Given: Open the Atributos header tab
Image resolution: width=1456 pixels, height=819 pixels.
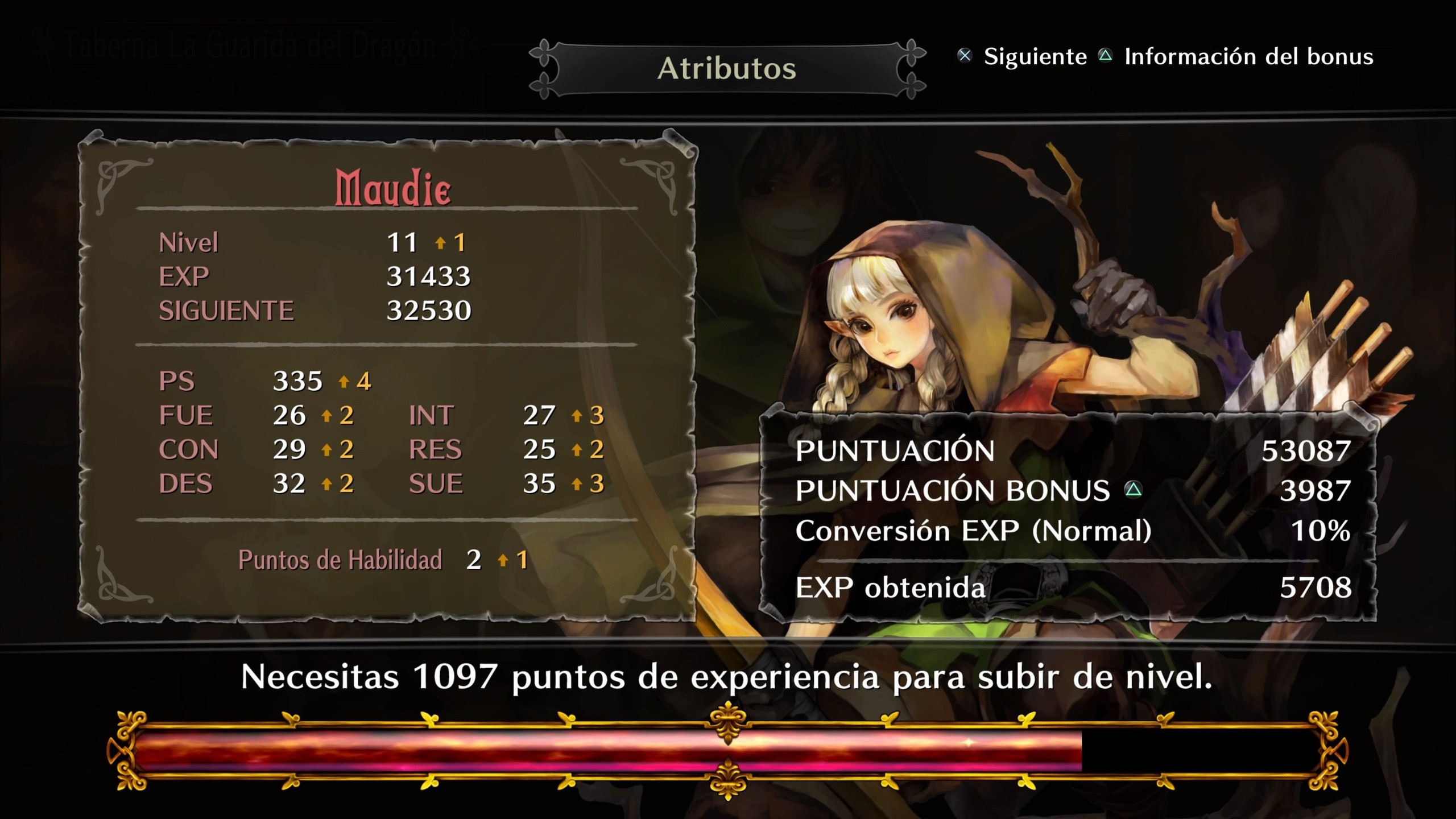Looking at the screenshot, I should pos(727,68).
